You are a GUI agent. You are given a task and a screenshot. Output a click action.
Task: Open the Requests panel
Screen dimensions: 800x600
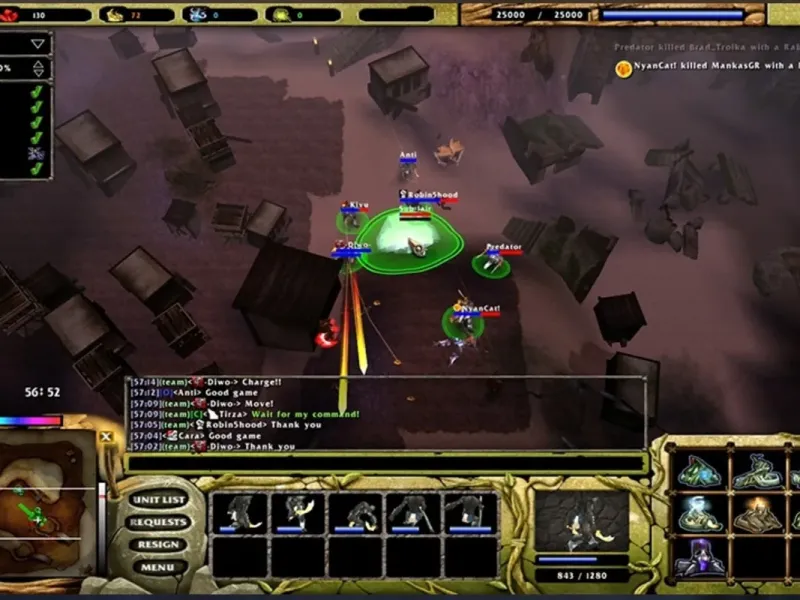[158, 522]
